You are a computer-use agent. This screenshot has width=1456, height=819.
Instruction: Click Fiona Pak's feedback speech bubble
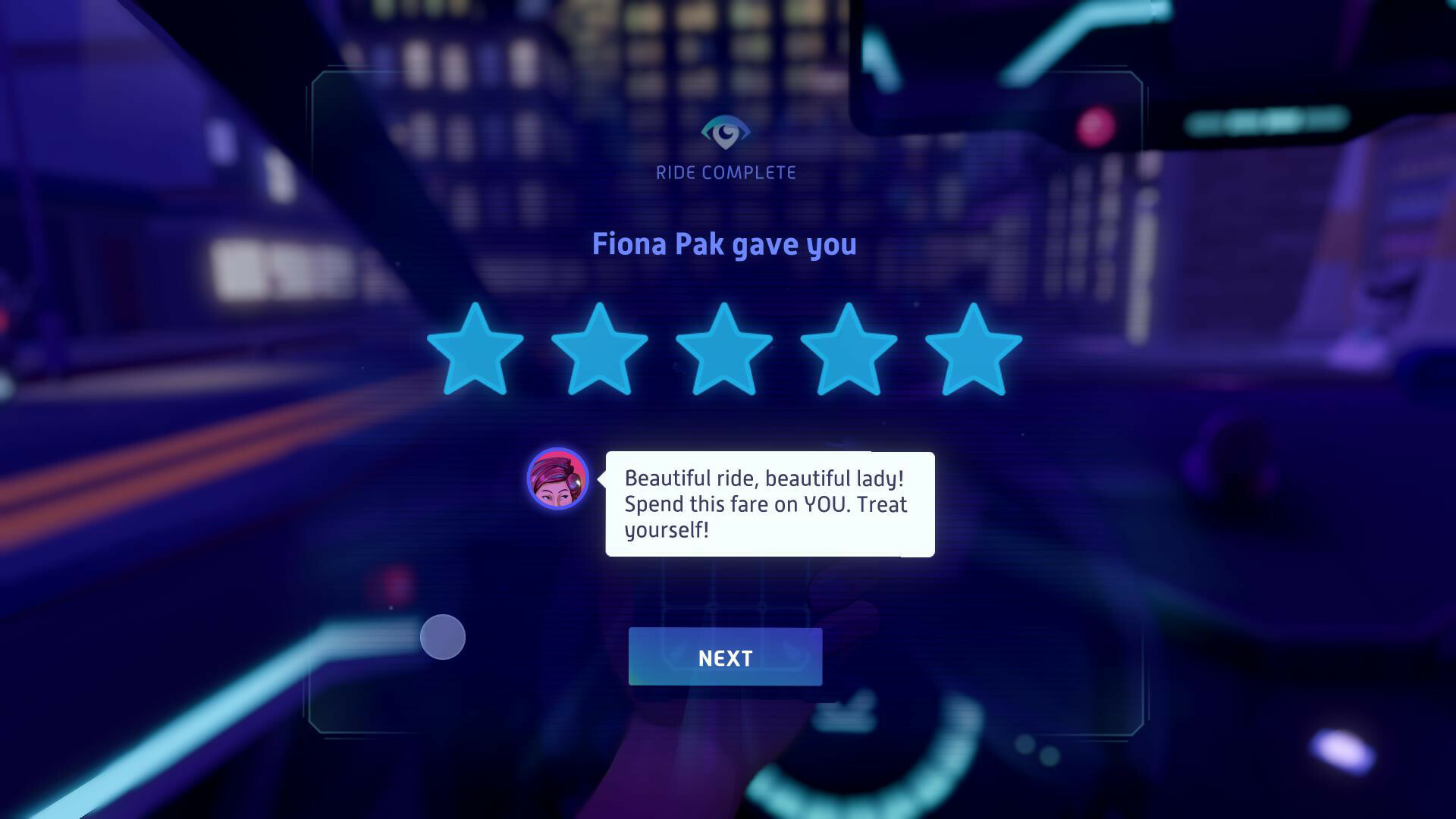click(x=767, y=504)
